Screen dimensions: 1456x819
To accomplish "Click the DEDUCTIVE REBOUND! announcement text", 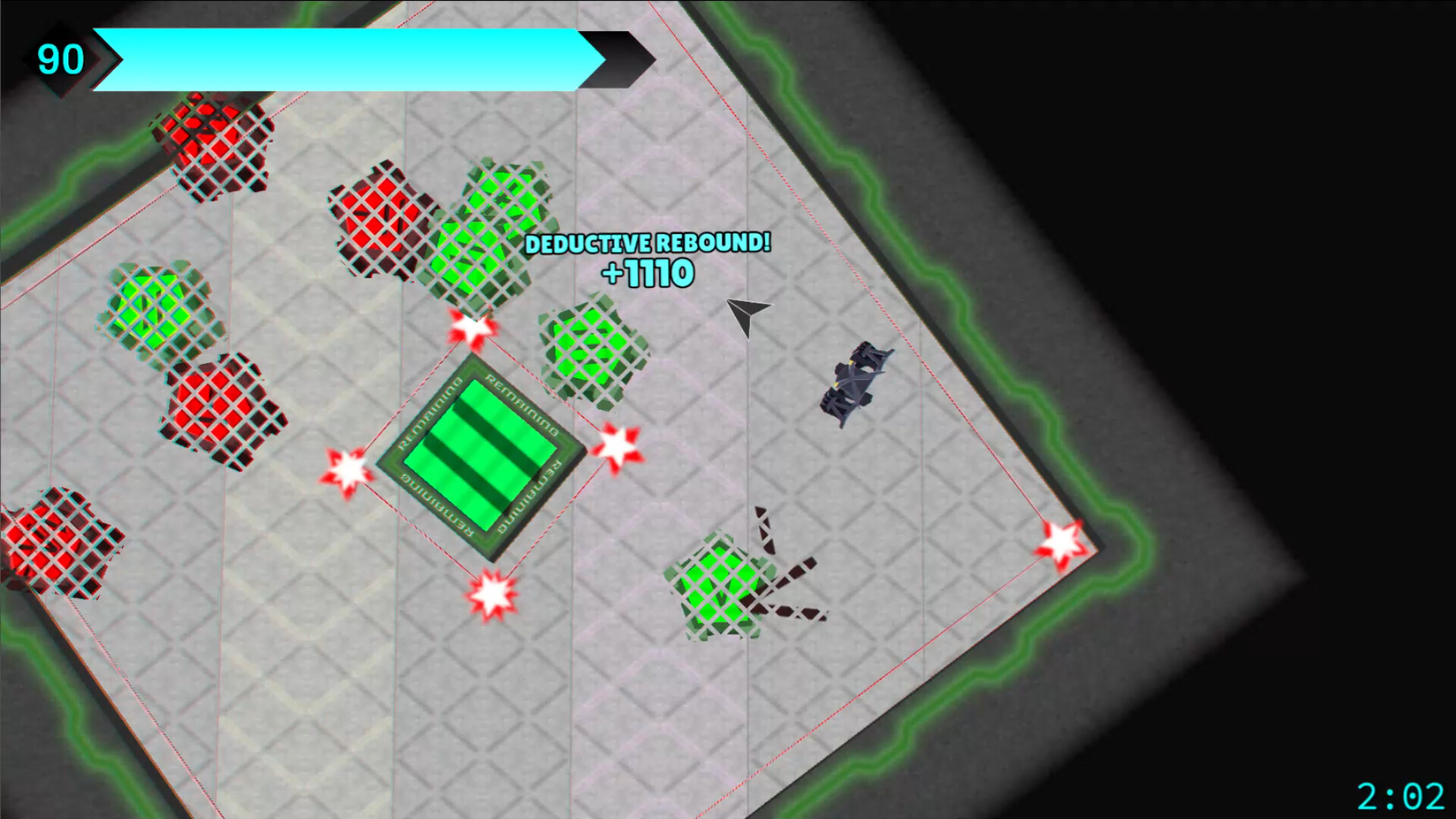I will 648,244.
